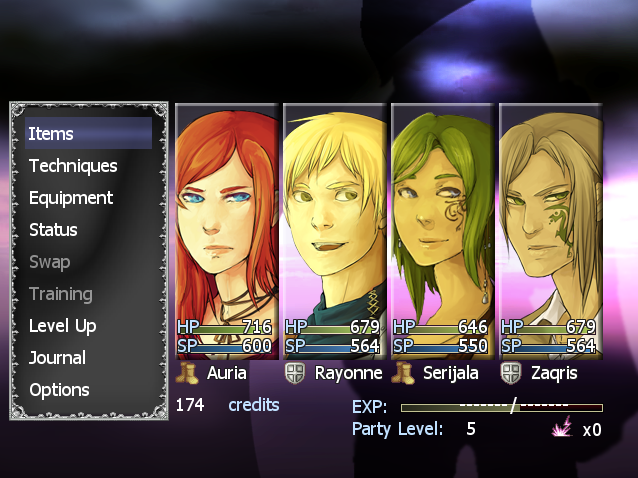Select the Training entry
Screen dimensions: 638x478
pyautogui.click(x=60, y=294)
